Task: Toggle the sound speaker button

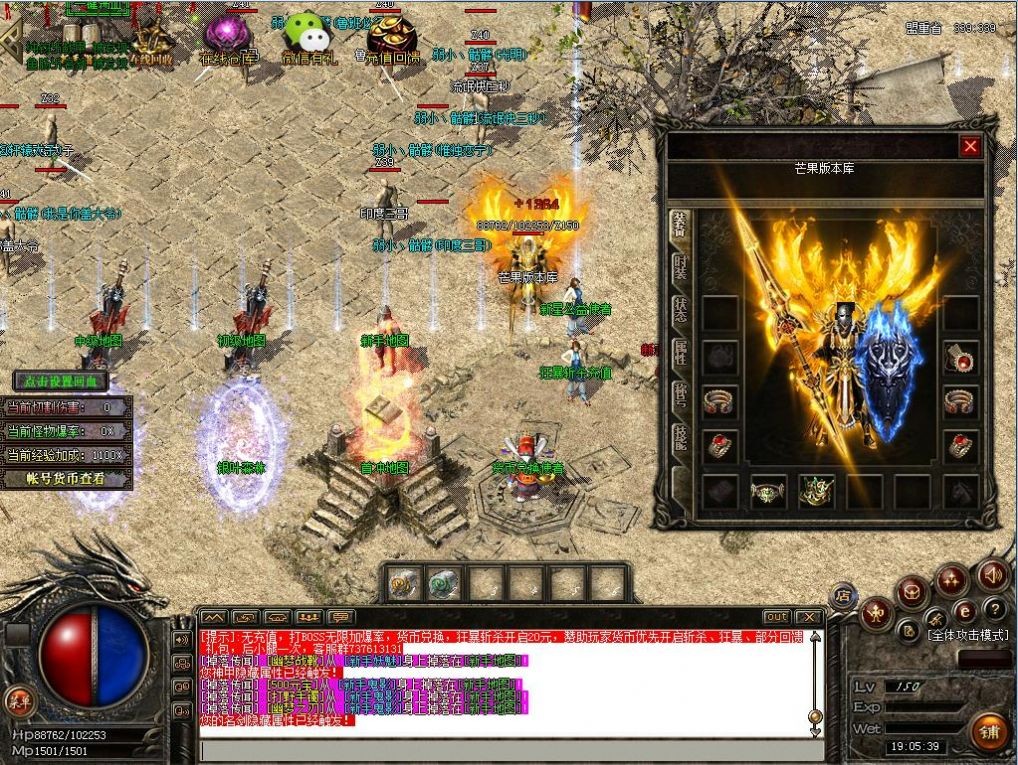Action: coord(992,574)
